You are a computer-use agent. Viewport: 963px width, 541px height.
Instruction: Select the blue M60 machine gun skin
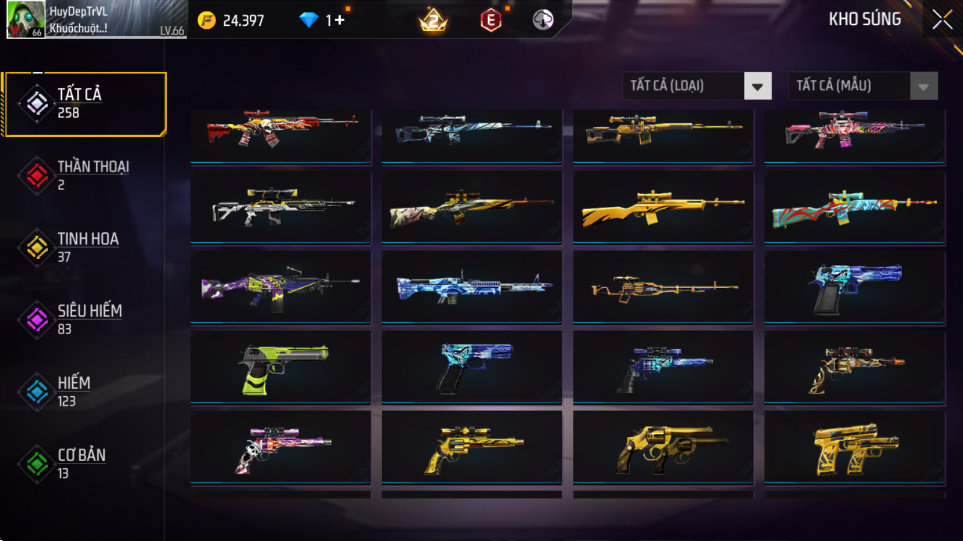[472, 287]
